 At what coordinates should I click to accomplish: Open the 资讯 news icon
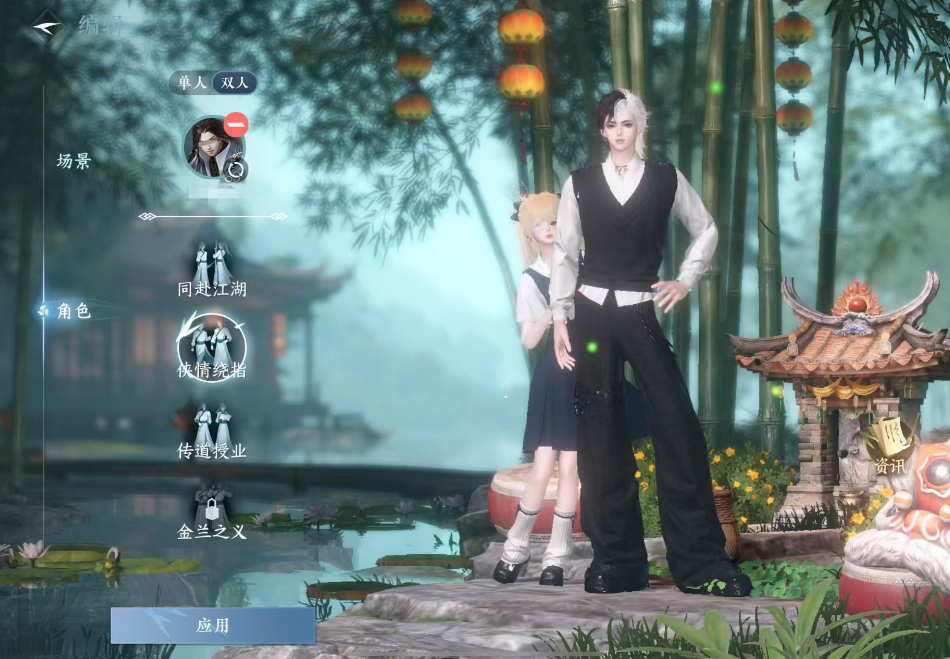point(890,446)
